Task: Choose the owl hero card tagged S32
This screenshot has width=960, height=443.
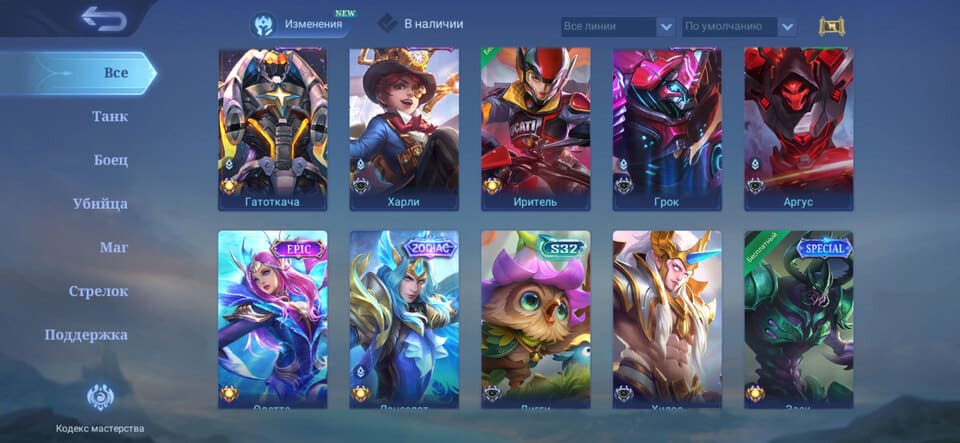Action: (x=536, y=318)
